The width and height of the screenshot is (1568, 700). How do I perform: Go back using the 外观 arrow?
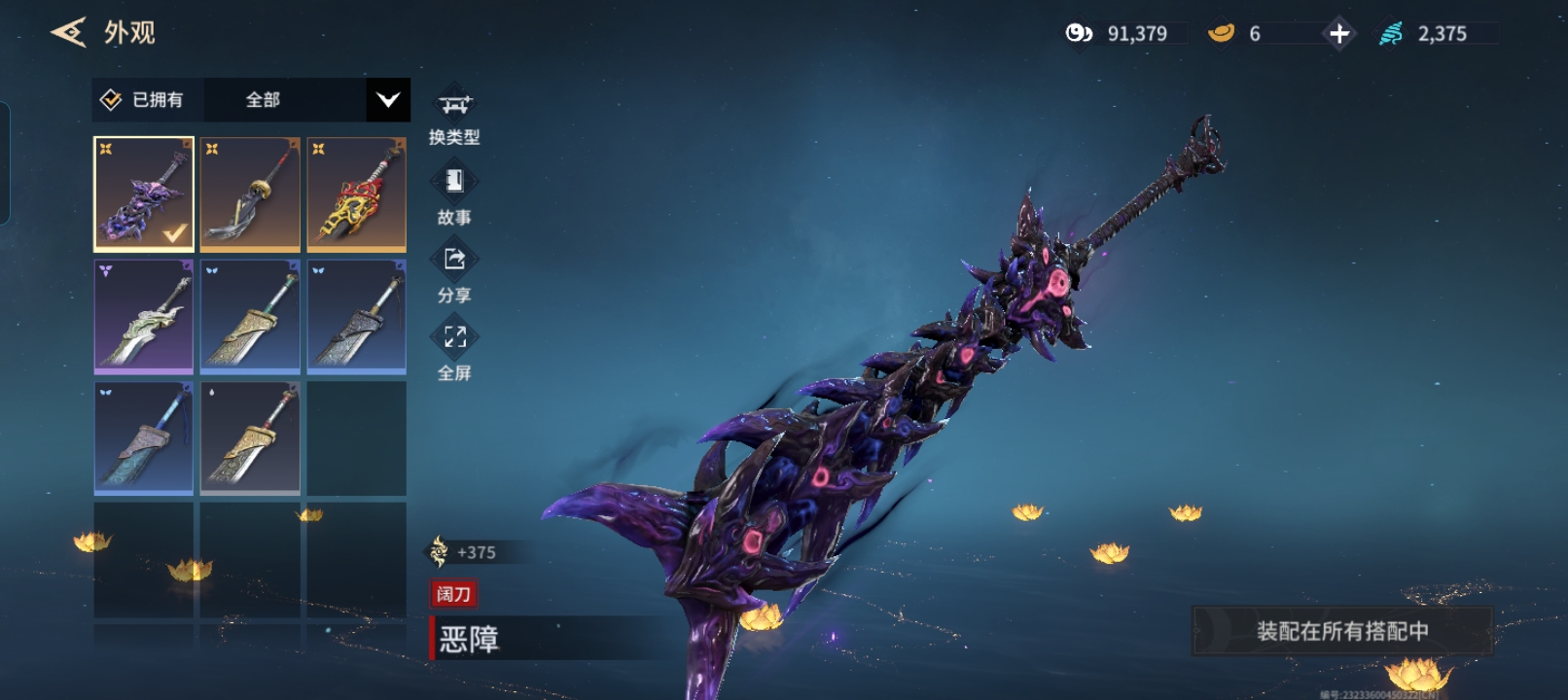68,33
